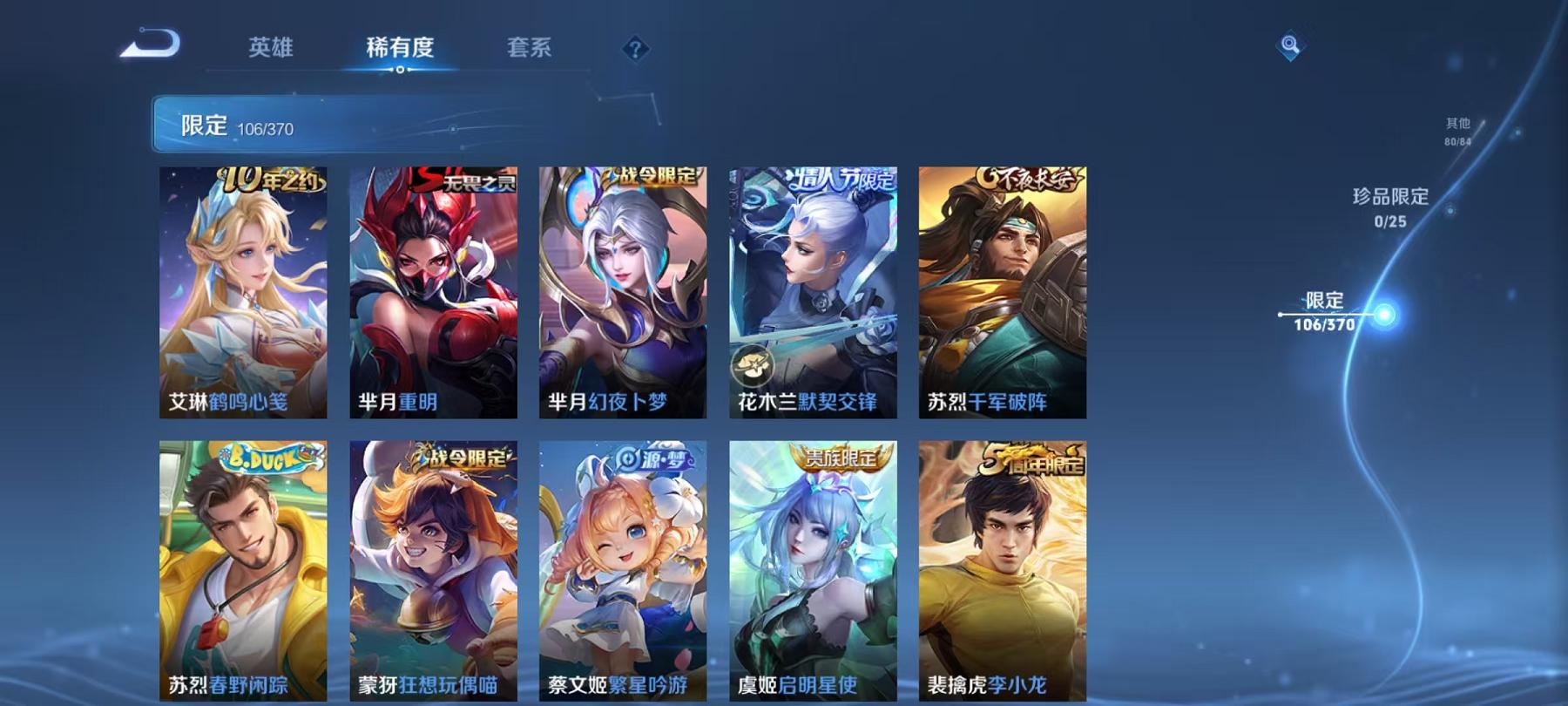This screenshot has height=706, width=1568.
Task: Switch to the 英雄 tab
Action: (271, 50)
